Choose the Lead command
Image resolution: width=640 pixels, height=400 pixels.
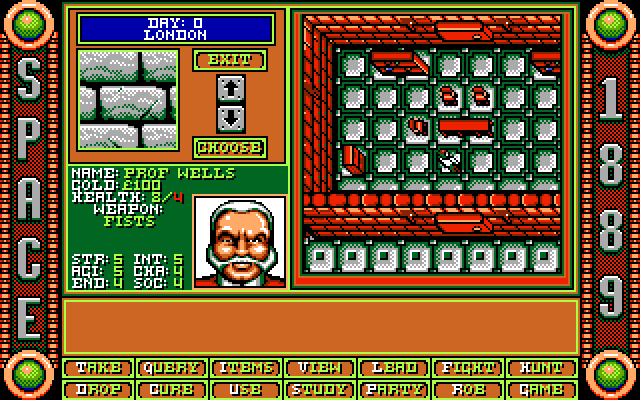(394, 368)
